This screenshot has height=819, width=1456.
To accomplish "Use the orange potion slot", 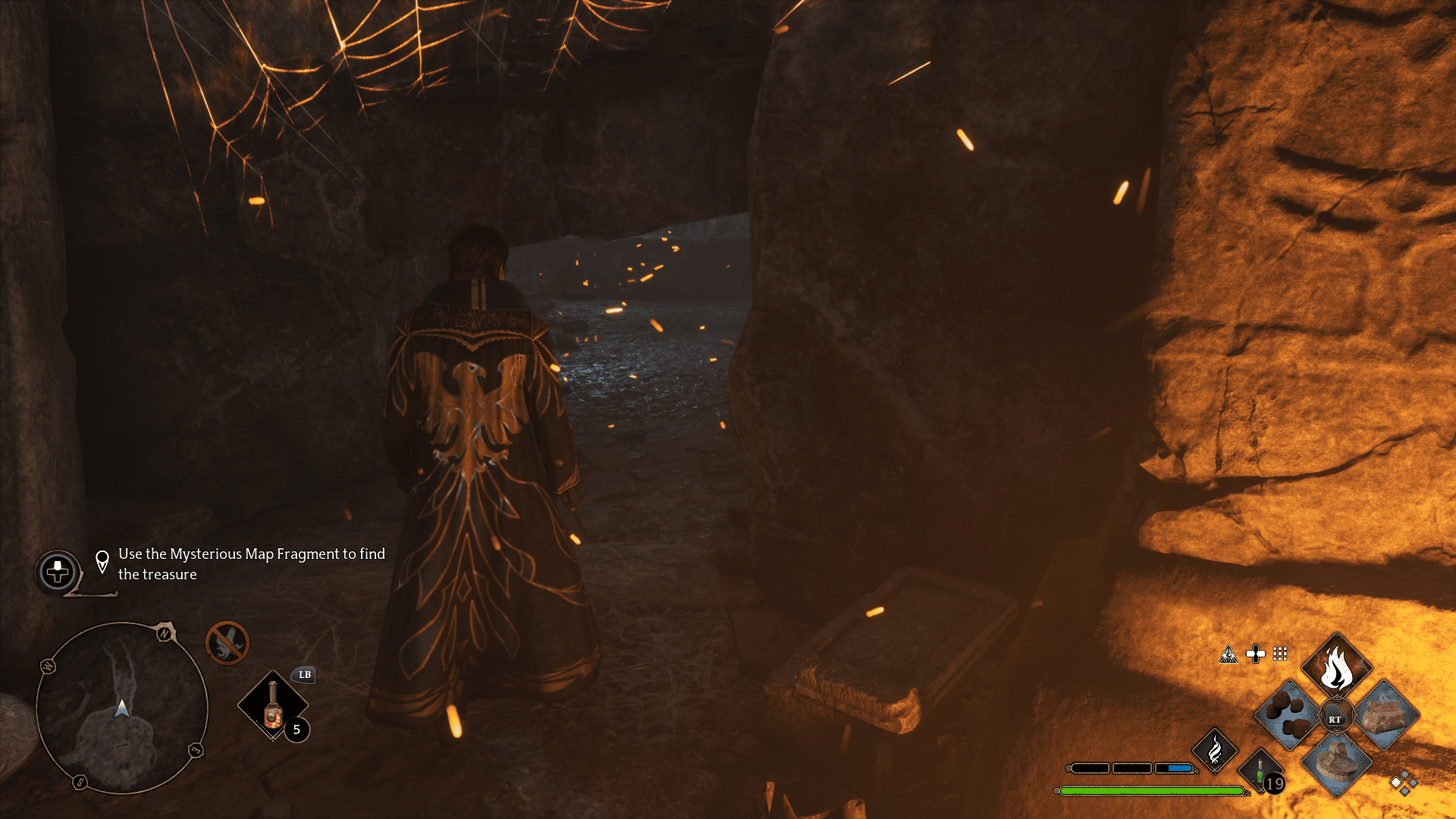I will (x=273, y=706).
